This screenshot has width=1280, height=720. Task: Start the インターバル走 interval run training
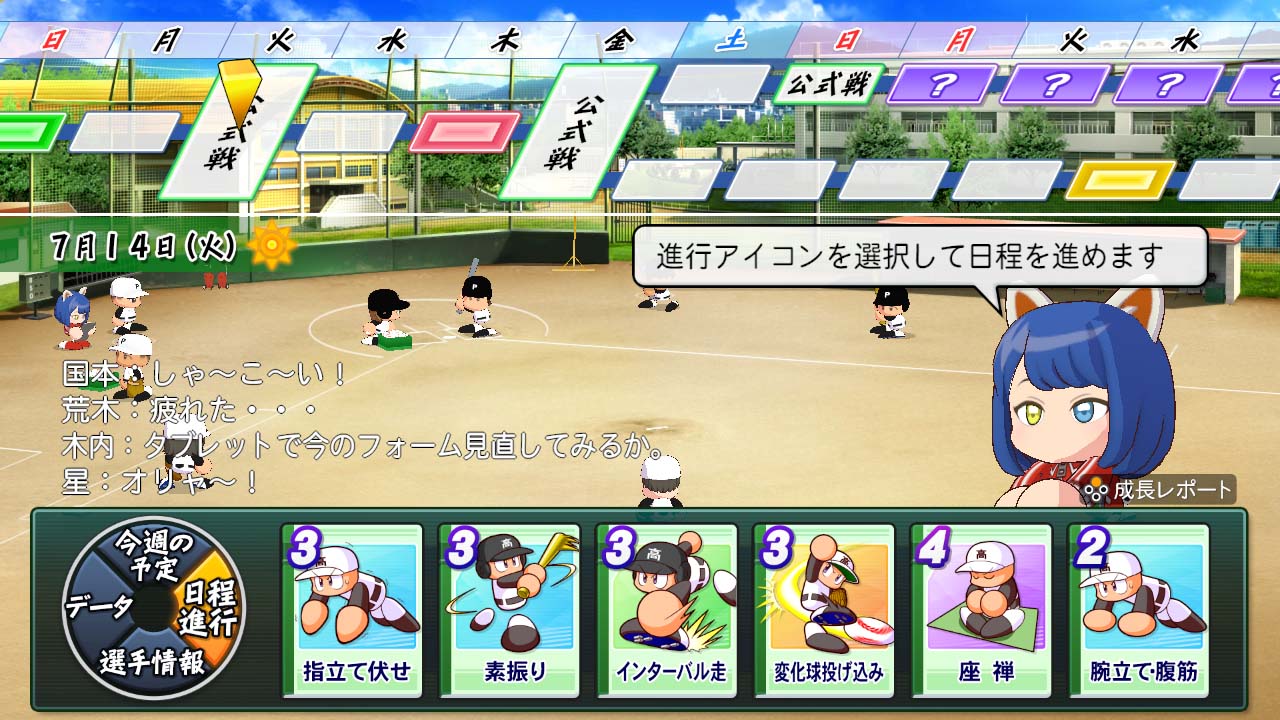click(x=670, y=610)
